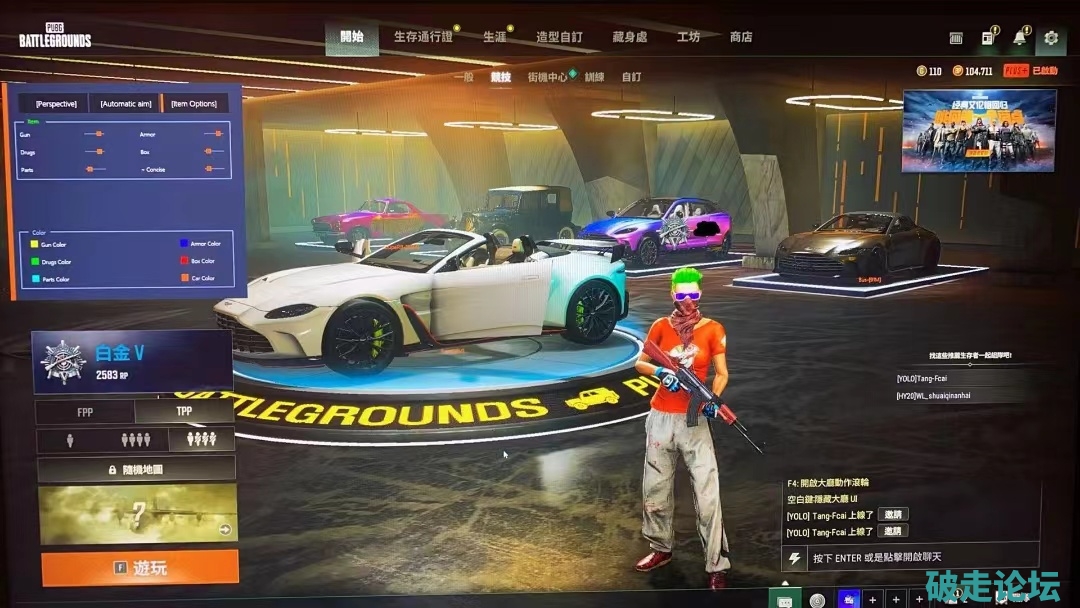
Task: Click the event promo banner thumbnail
Action: 979,130
